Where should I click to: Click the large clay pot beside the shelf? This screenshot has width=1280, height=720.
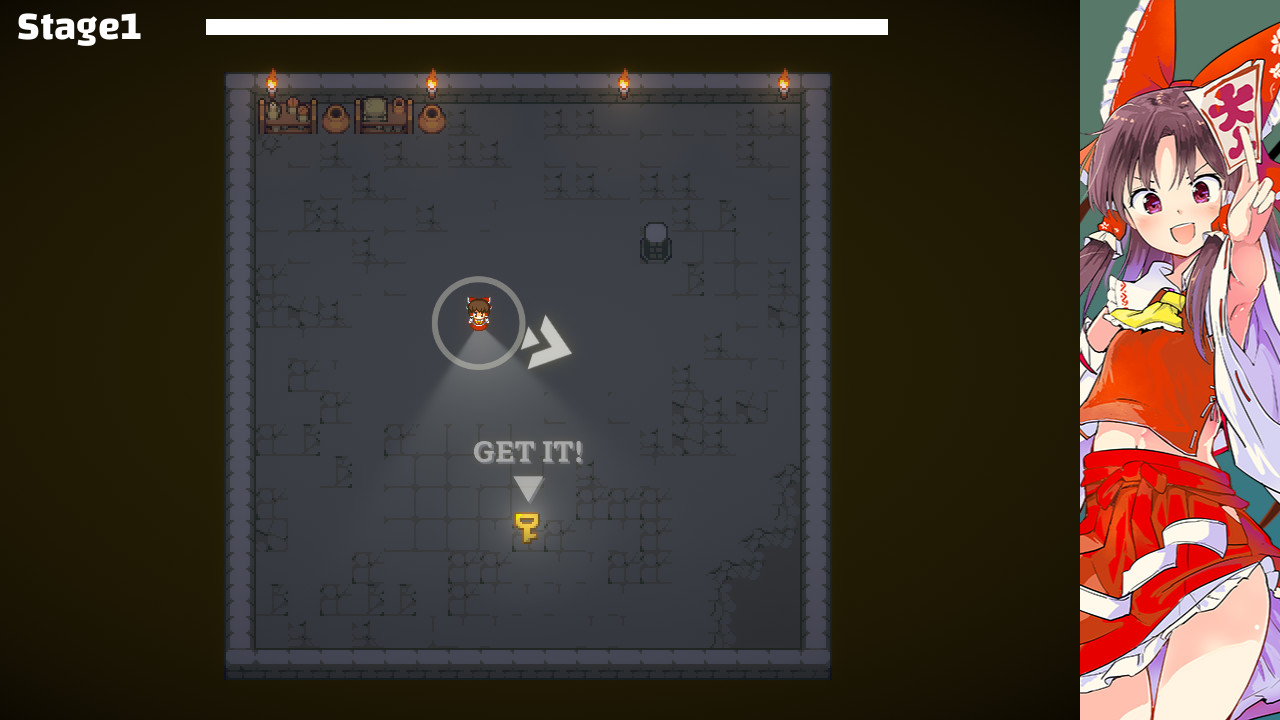[336, 118]
